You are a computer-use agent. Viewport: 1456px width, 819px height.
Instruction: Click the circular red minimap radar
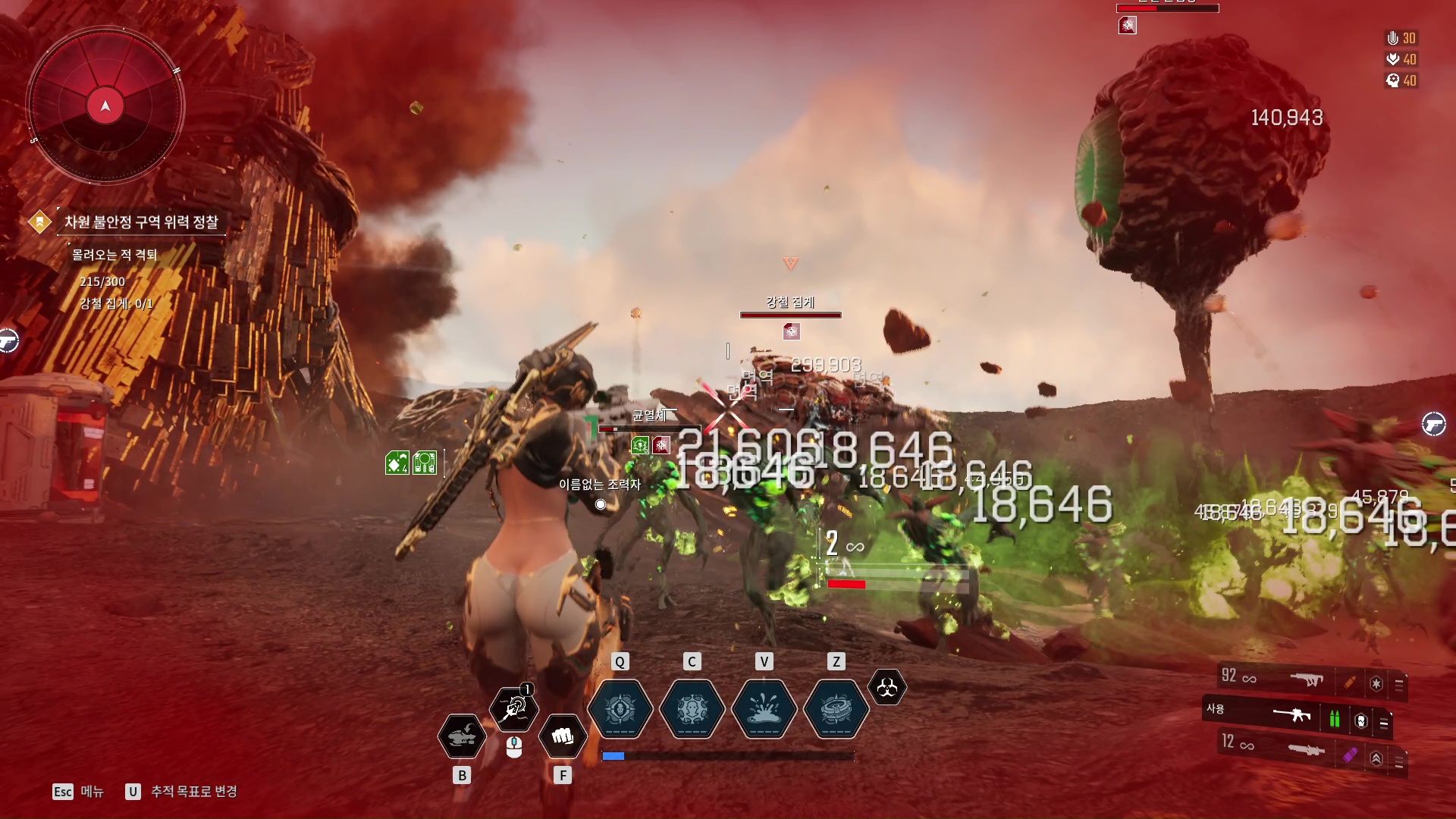point(105,106)
